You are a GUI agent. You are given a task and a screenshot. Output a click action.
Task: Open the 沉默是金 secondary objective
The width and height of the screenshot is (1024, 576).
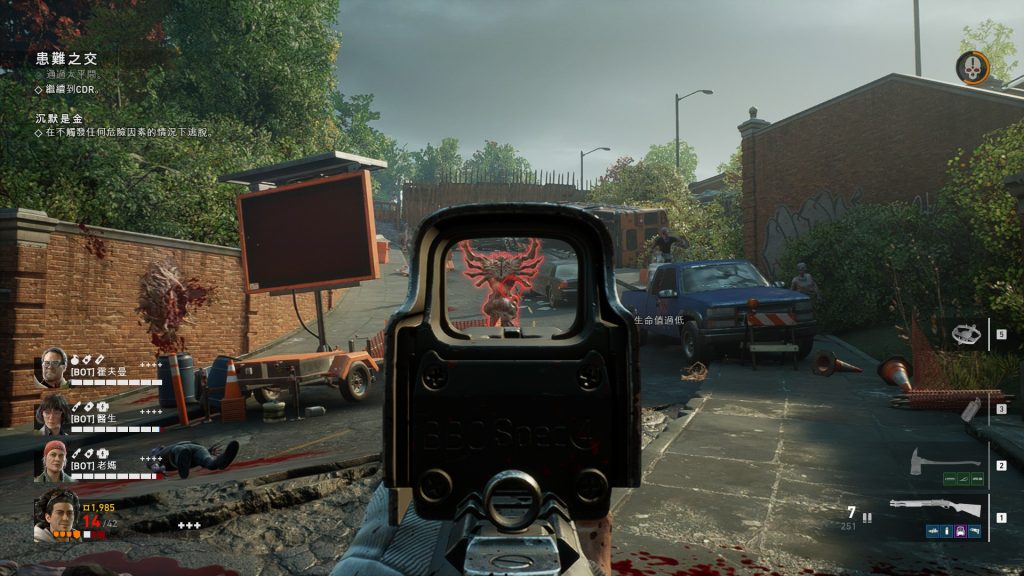click(59, 119)
